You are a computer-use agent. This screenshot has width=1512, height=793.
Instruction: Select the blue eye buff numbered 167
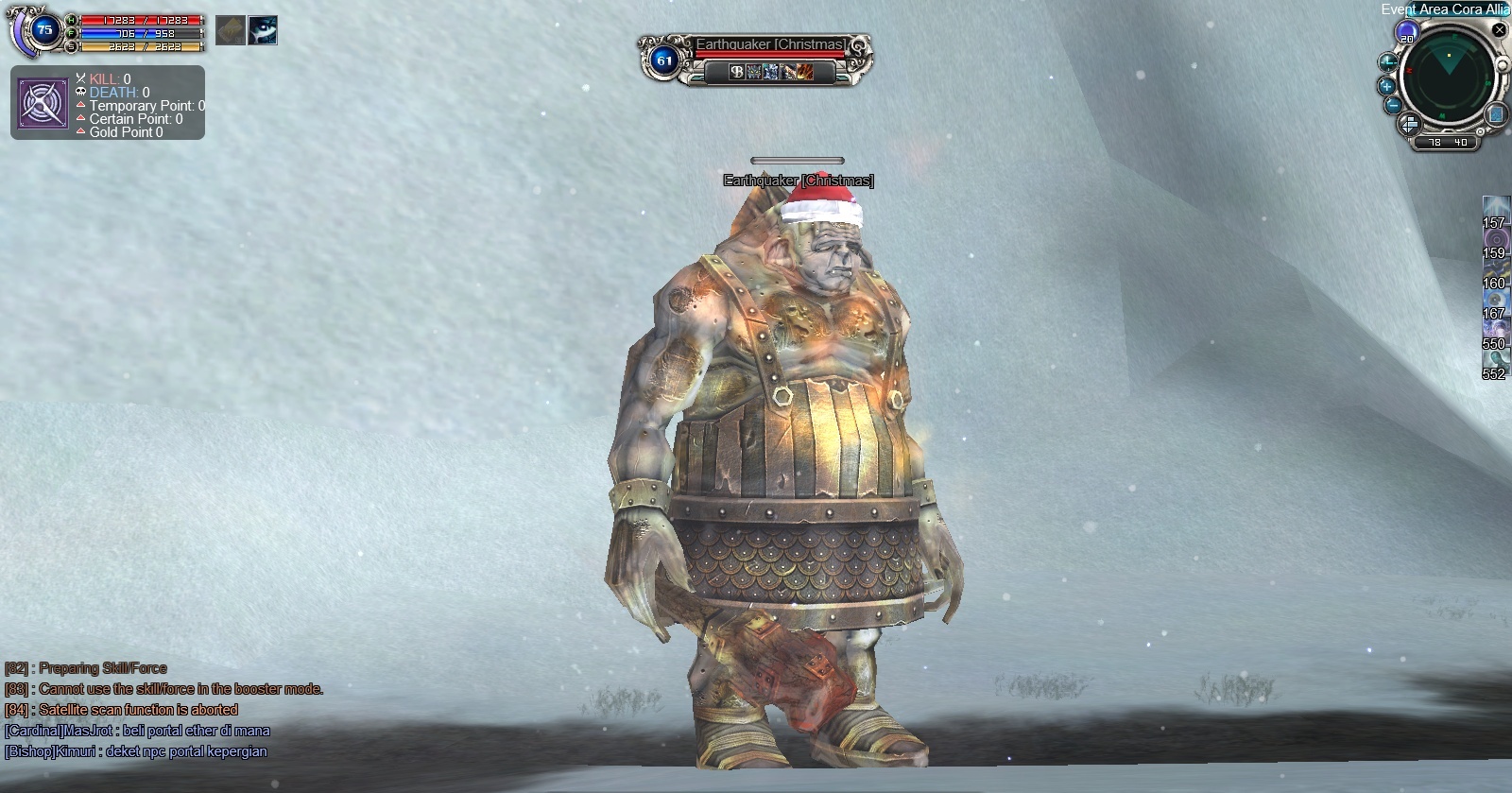1496,302
